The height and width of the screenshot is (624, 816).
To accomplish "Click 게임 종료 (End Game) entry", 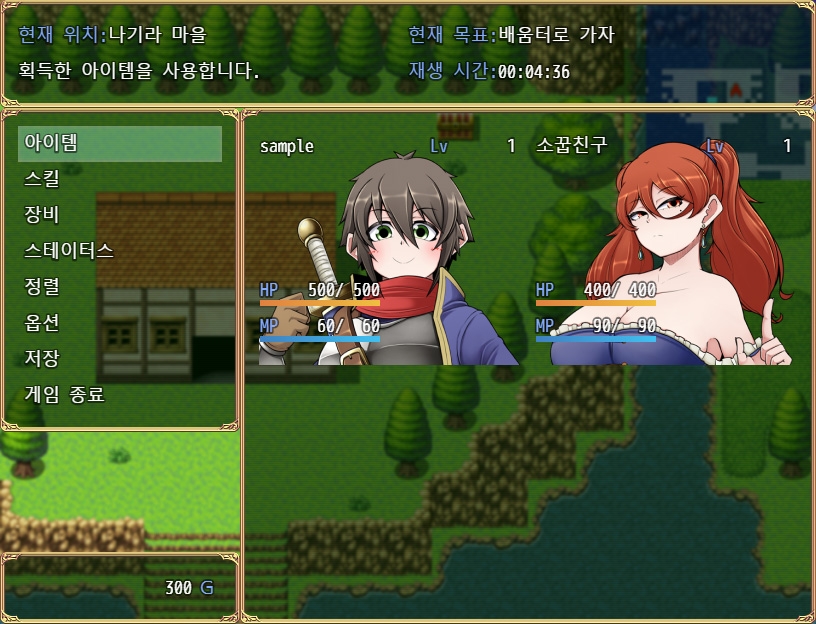I will click(120, 394).
